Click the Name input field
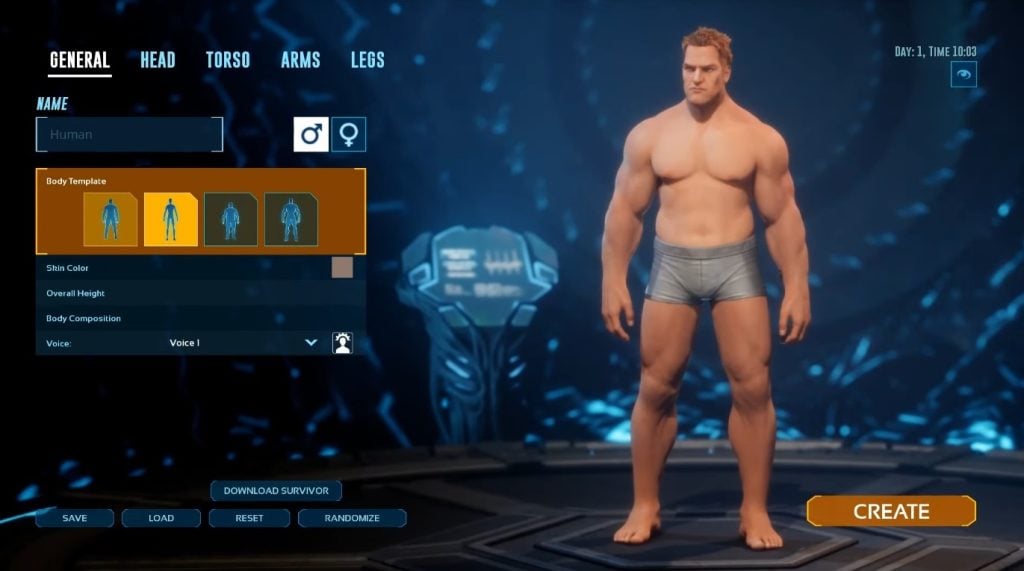Screen dimensions: 1024x571 (129, 134)
